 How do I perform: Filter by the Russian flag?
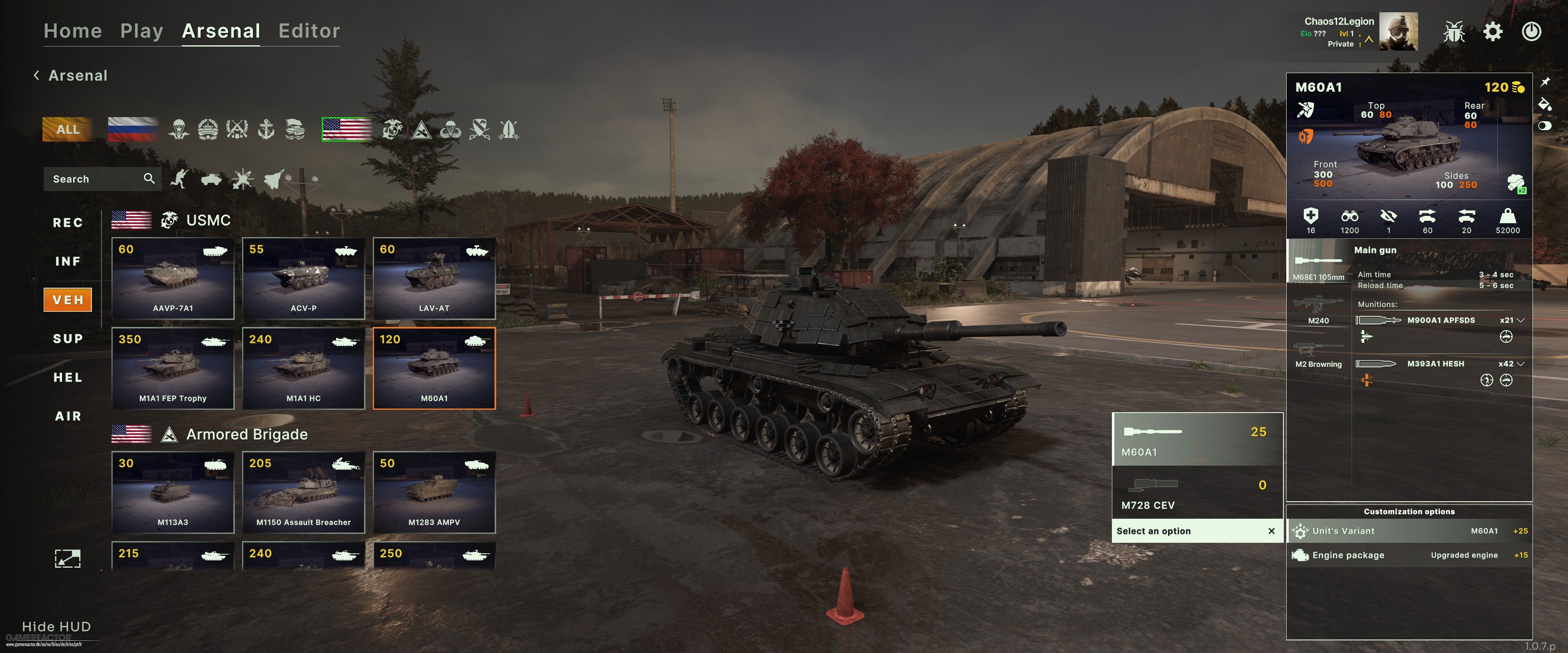pyautogui.click(x=133, y=129)
